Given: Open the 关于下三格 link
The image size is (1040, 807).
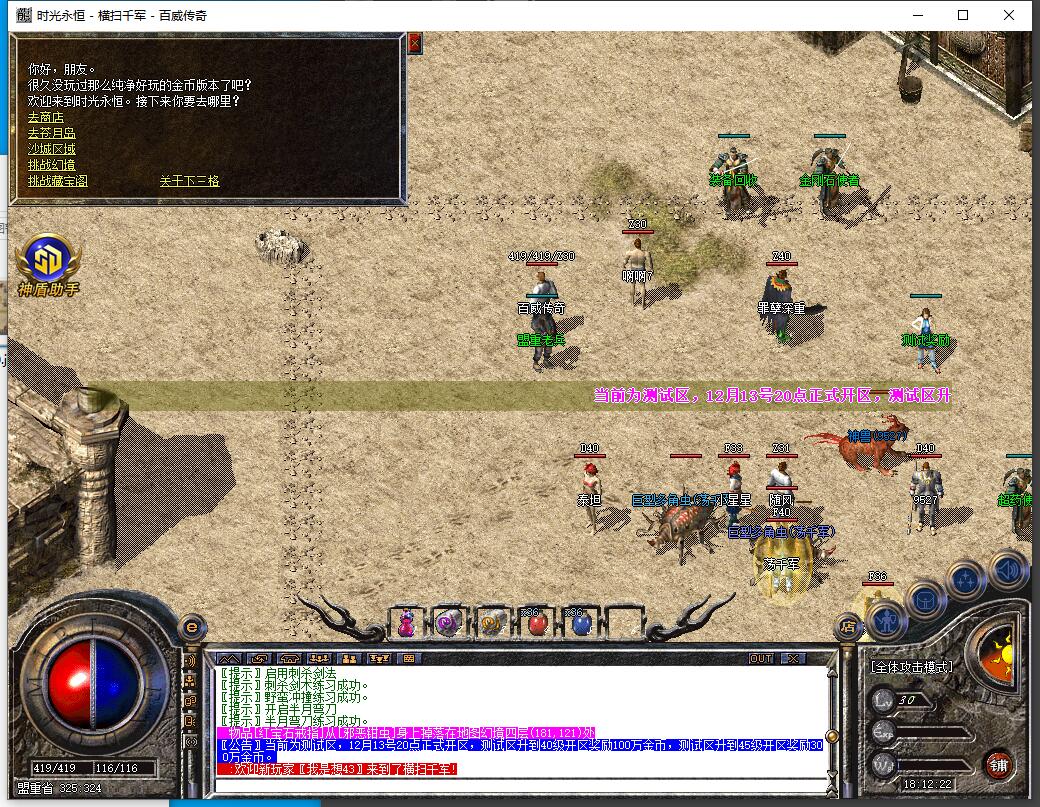Looking at the screenshot, I should (189, 181).
